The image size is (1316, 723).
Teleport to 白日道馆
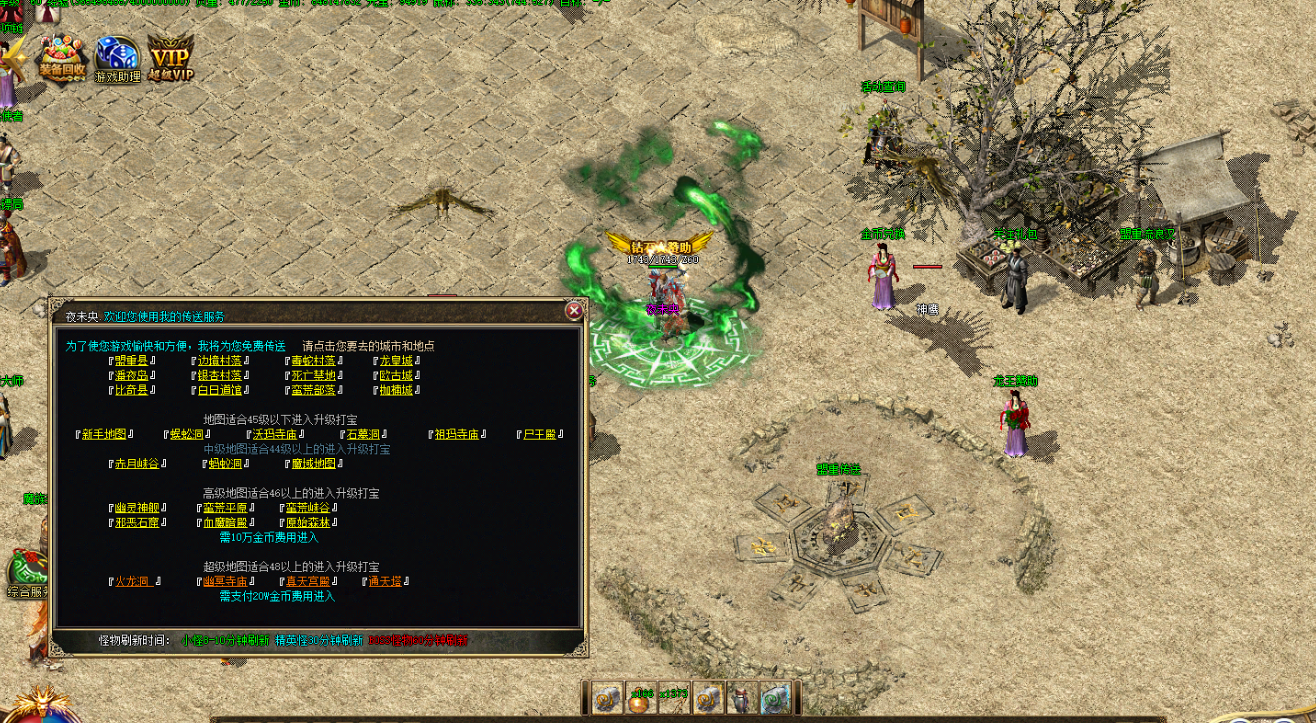tap(219, 390)
